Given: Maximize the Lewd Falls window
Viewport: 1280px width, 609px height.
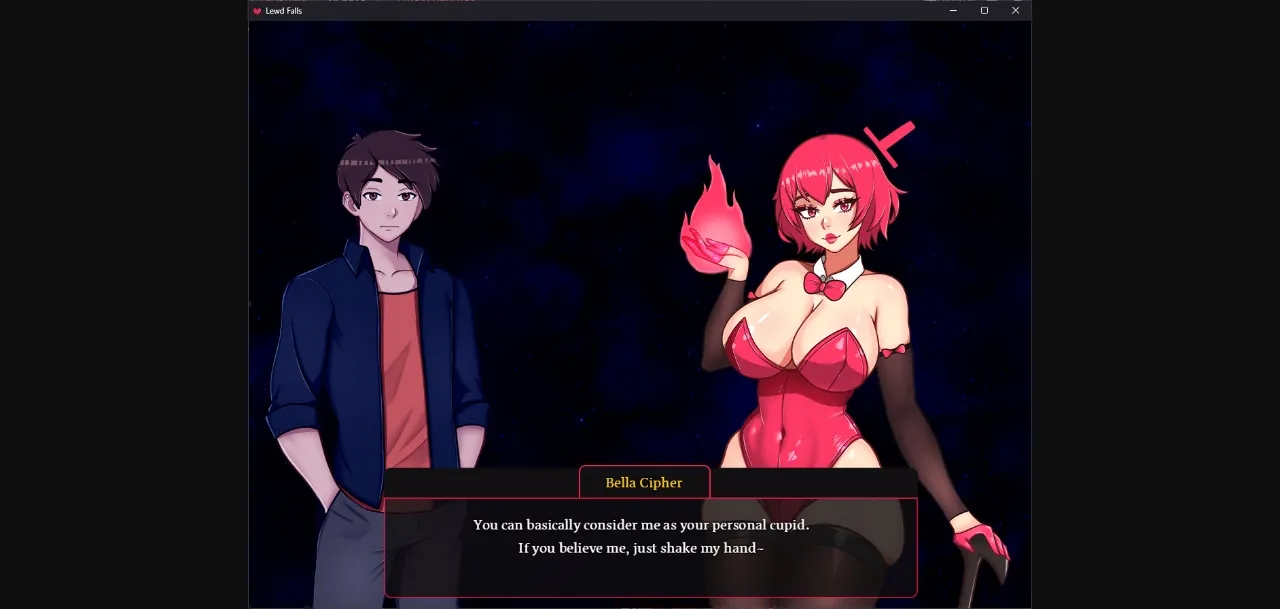Looking at the screenshot, I should (x=984, y=11).
